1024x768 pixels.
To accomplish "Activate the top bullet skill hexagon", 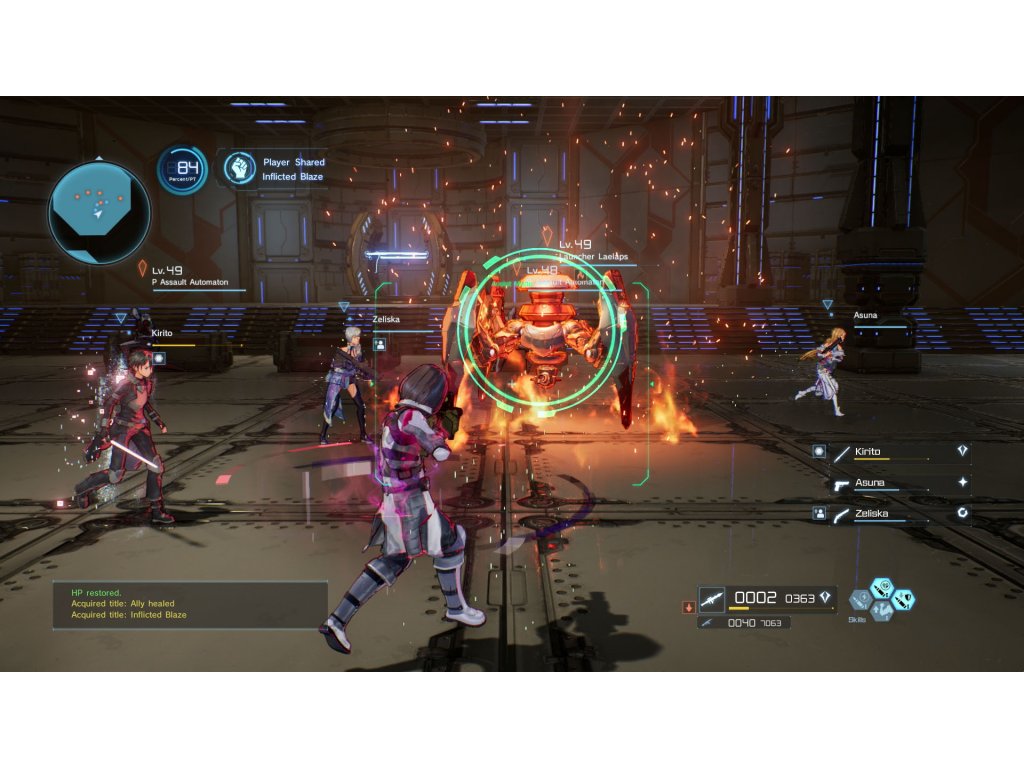I will tap(881, 588).
